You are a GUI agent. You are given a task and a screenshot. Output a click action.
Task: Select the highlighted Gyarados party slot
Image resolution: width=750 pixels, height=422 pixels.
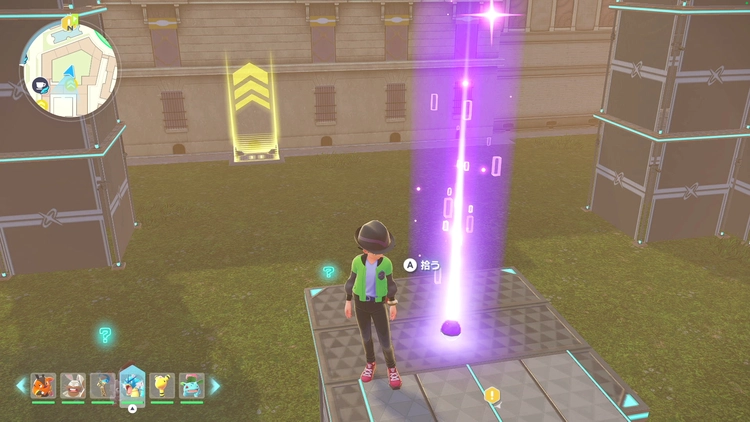point(132,384)
